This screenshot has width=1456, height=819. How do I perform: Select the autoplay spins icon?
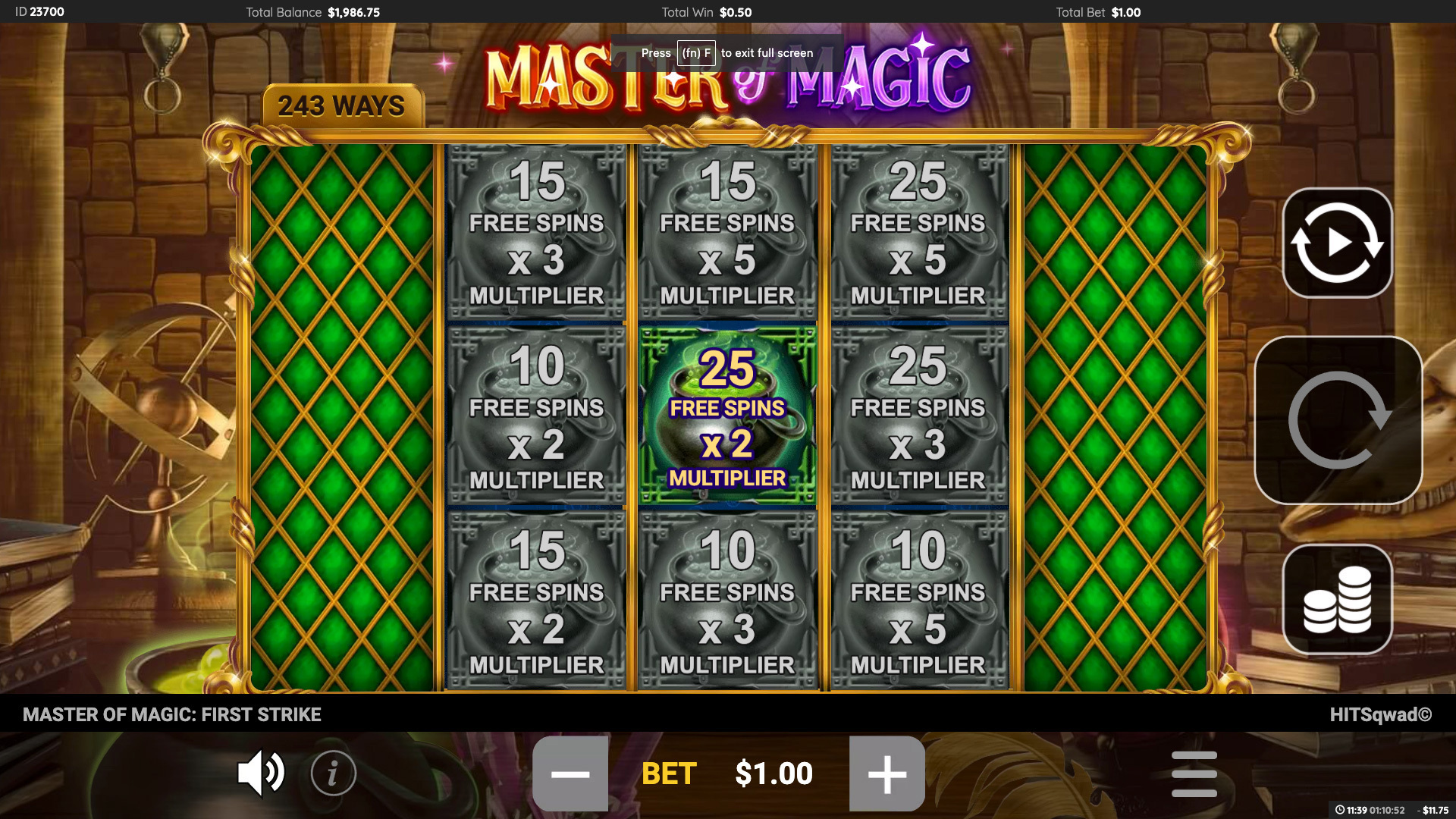pos(1336,243)
